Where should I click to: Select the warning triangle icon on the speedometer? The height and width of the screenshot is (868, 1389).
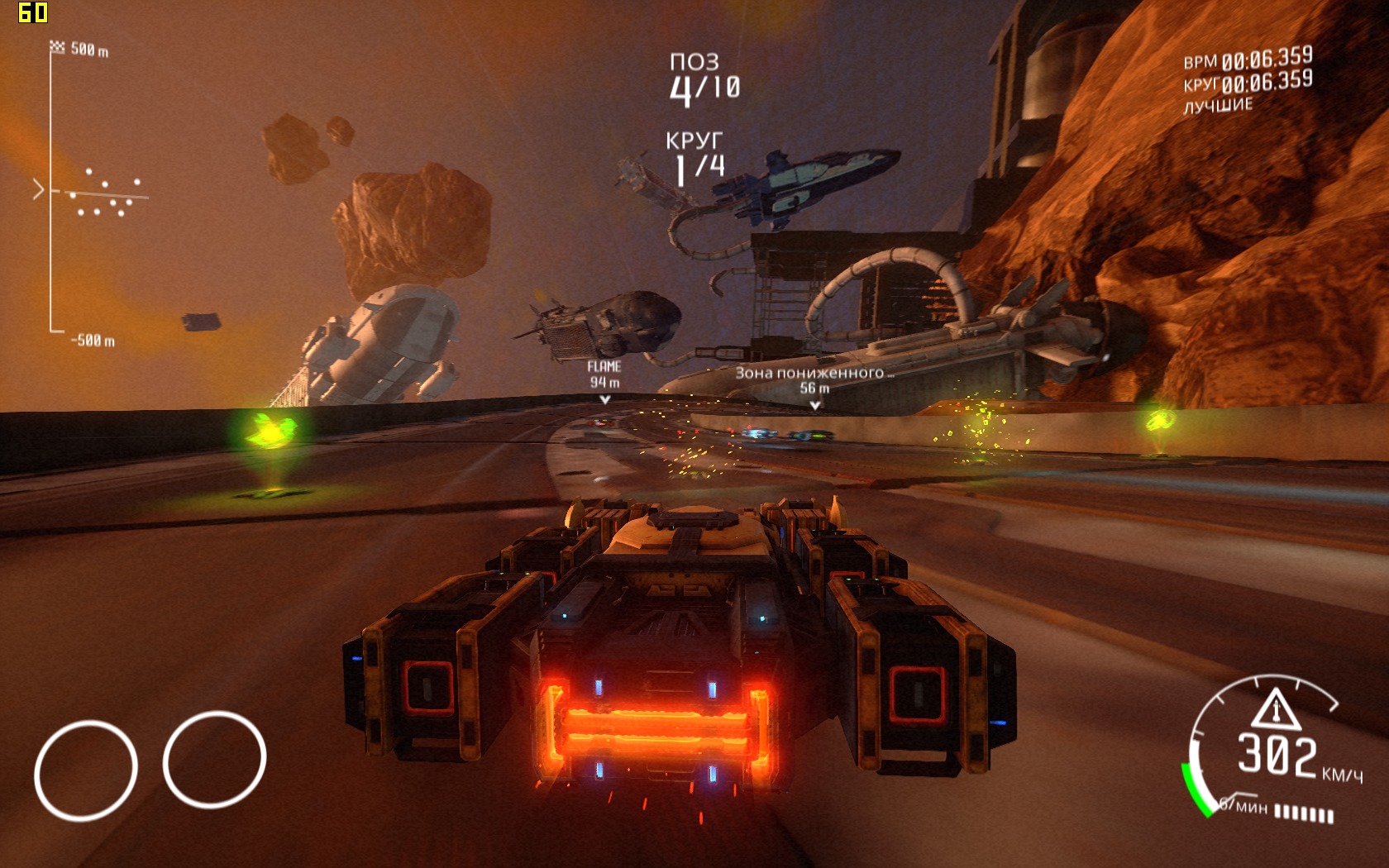pyautogui.click(x=1276, y=709)
